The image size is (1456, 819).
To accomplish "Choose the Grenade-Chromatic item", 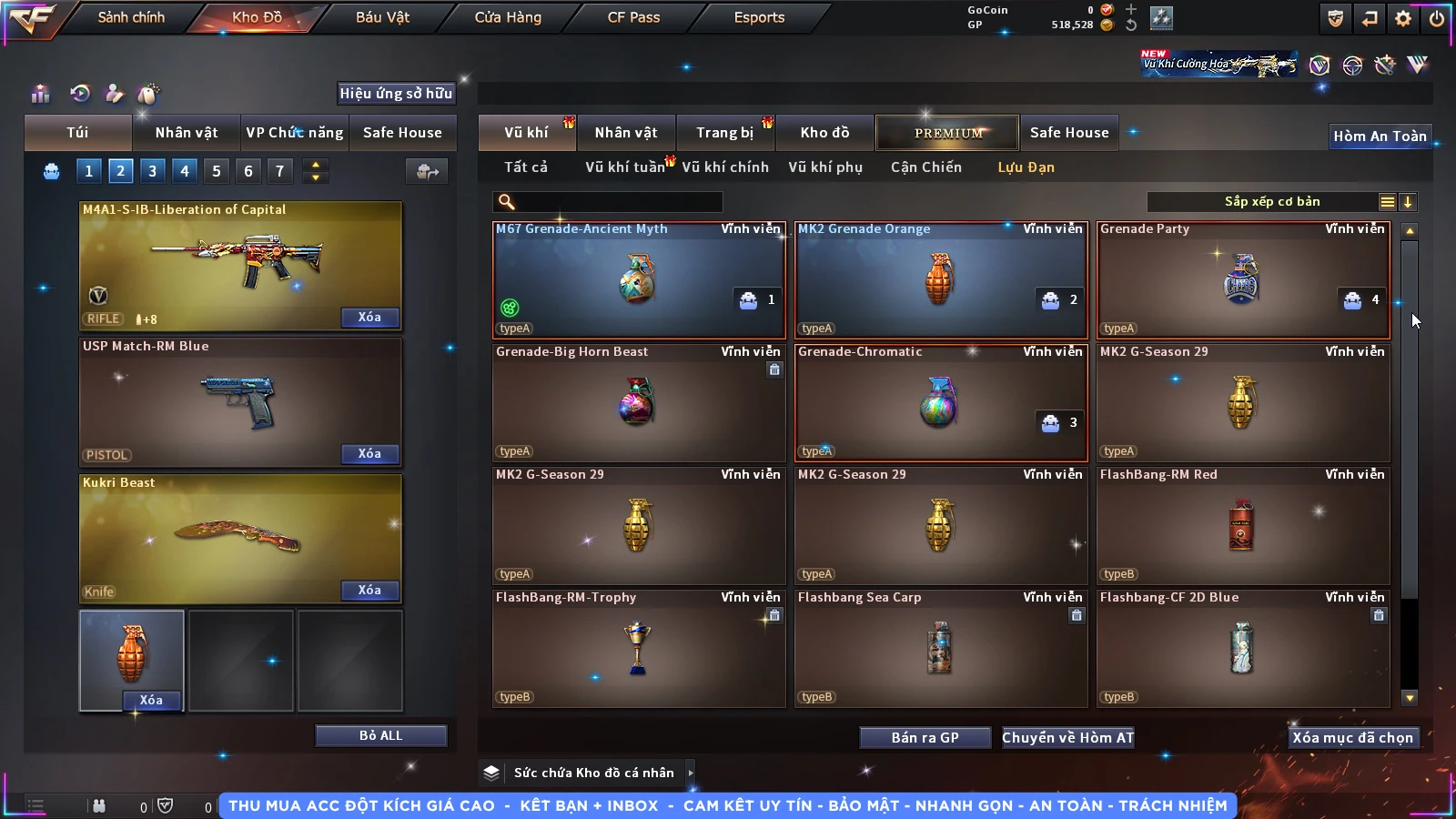I will (x=940, y=403).
